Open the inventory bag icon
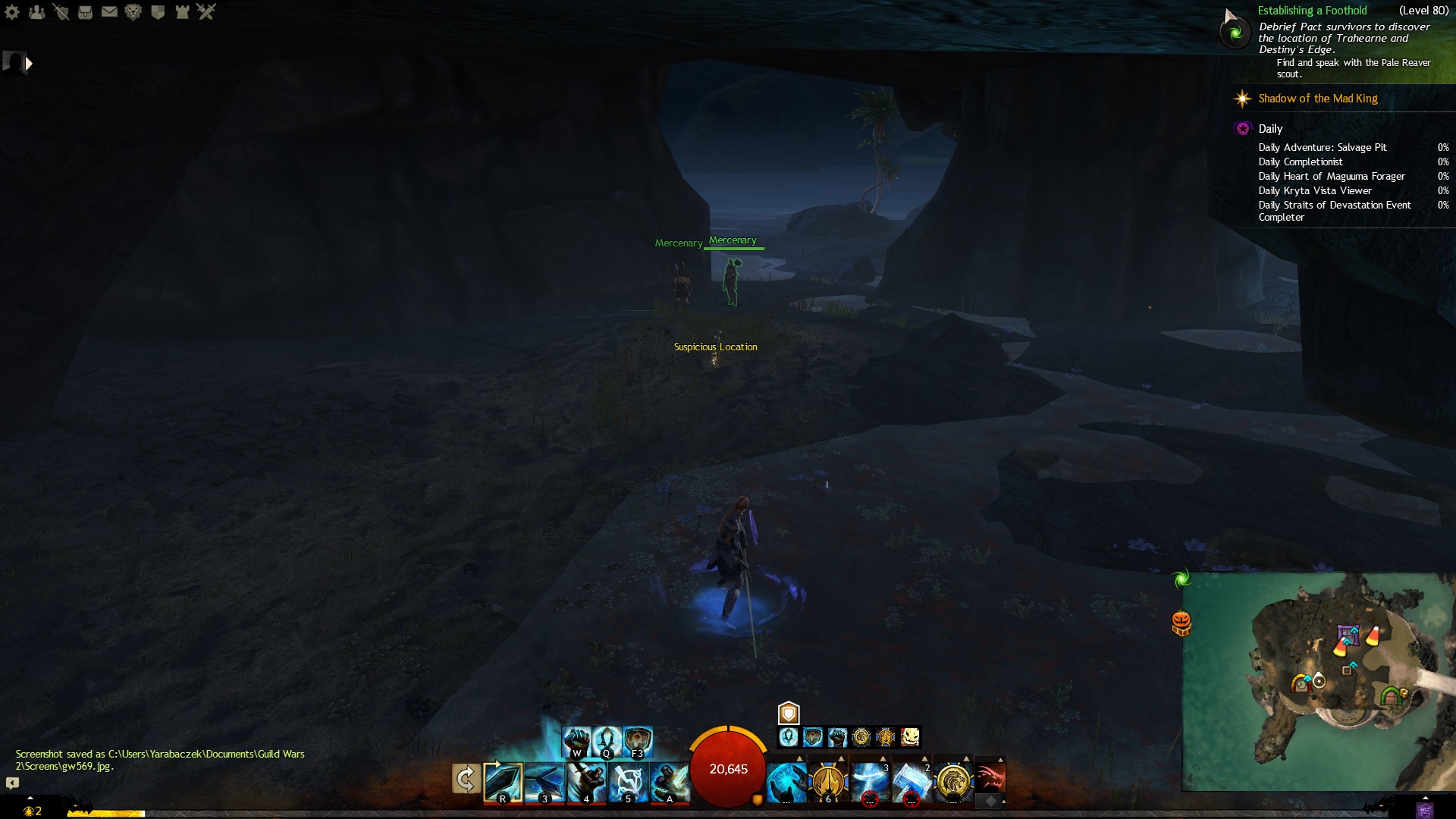This screenshot has width=1456, height=819. (x=85, y=12)
